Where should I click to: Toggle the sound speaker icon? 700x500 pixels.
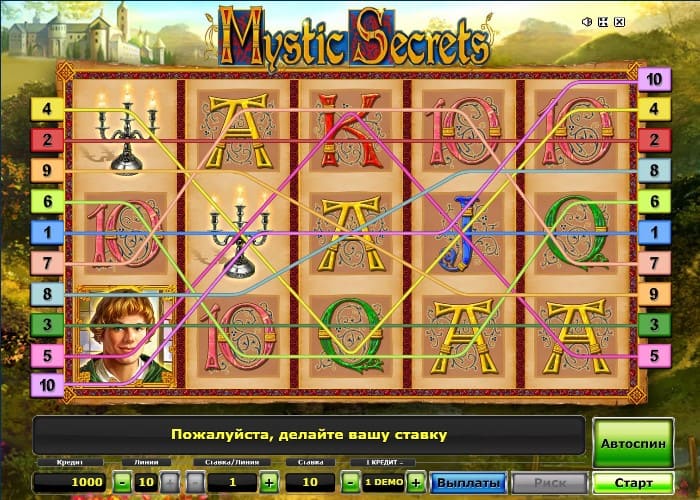tap(587, 21)
